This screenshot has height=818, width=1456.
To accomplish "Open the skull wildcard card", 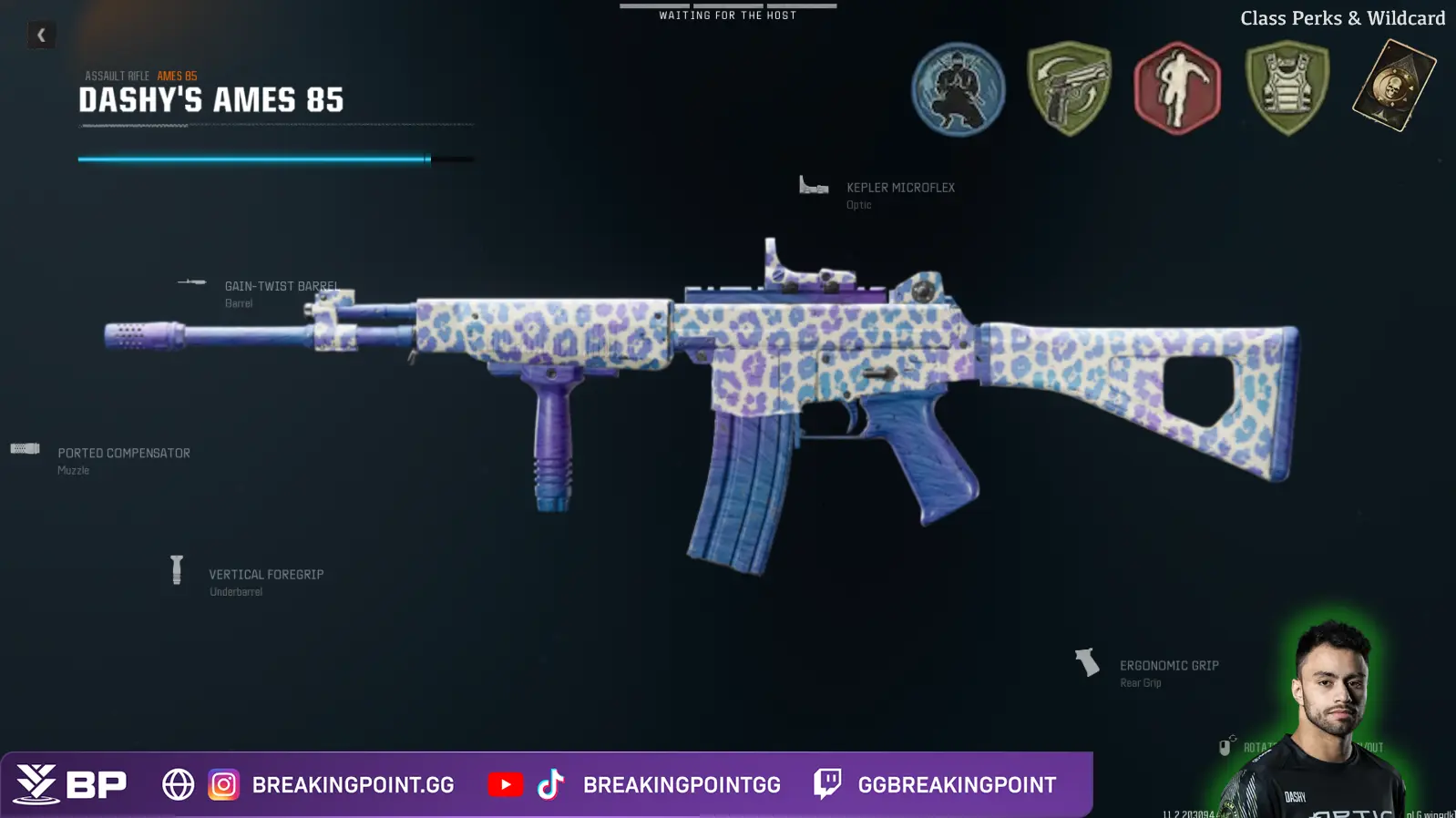I will 1393,87.
